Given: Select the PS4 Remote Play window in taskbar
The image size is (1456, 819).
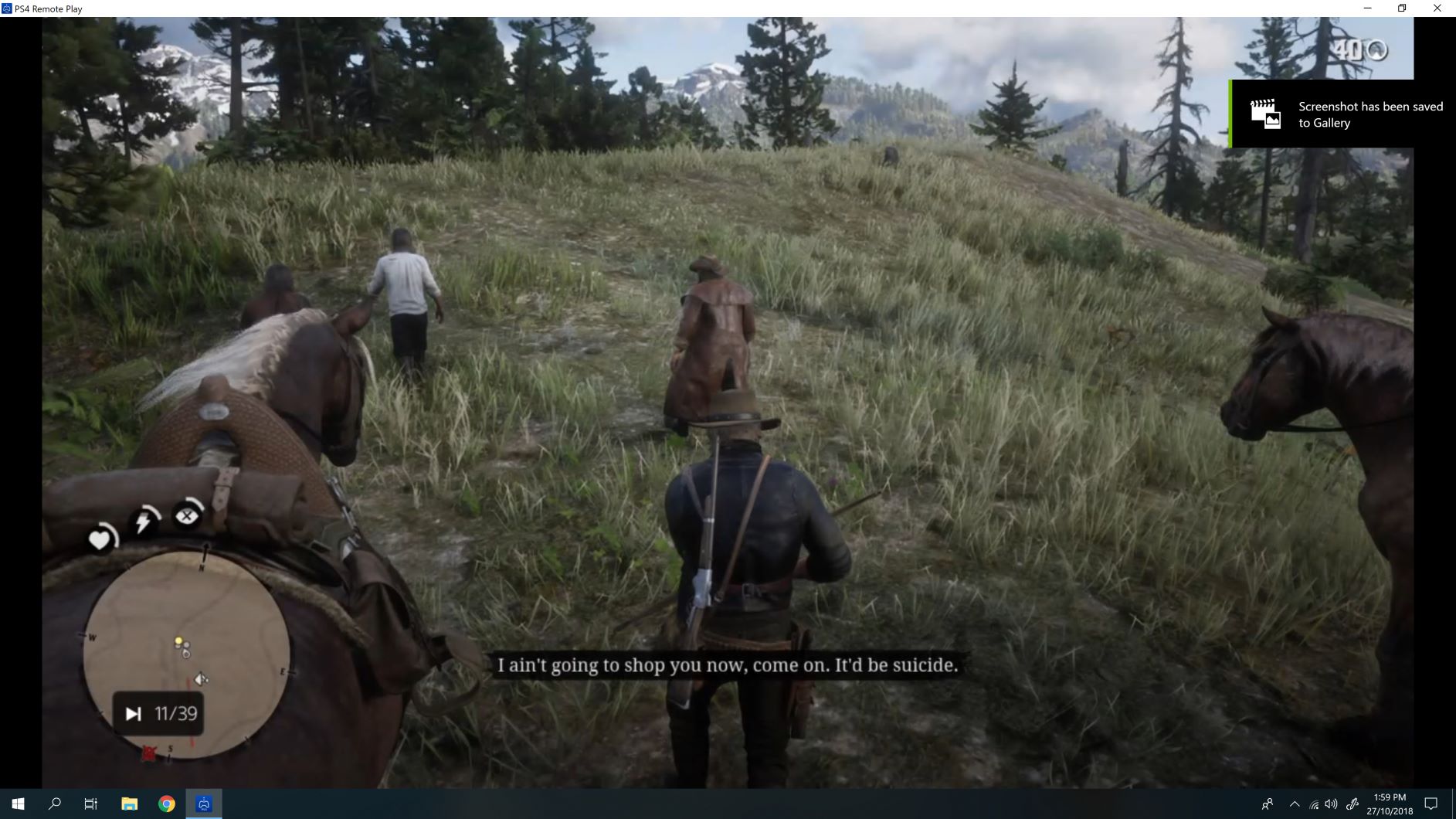Looking at the screenshot, I should [x=203, y=804].
